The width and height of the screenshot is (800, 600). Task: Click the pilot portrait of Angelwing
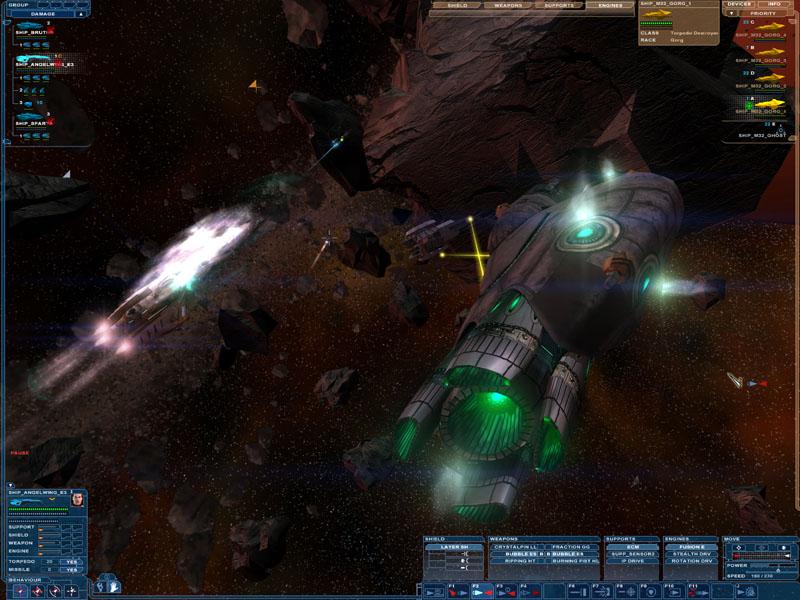coord(77,499)
